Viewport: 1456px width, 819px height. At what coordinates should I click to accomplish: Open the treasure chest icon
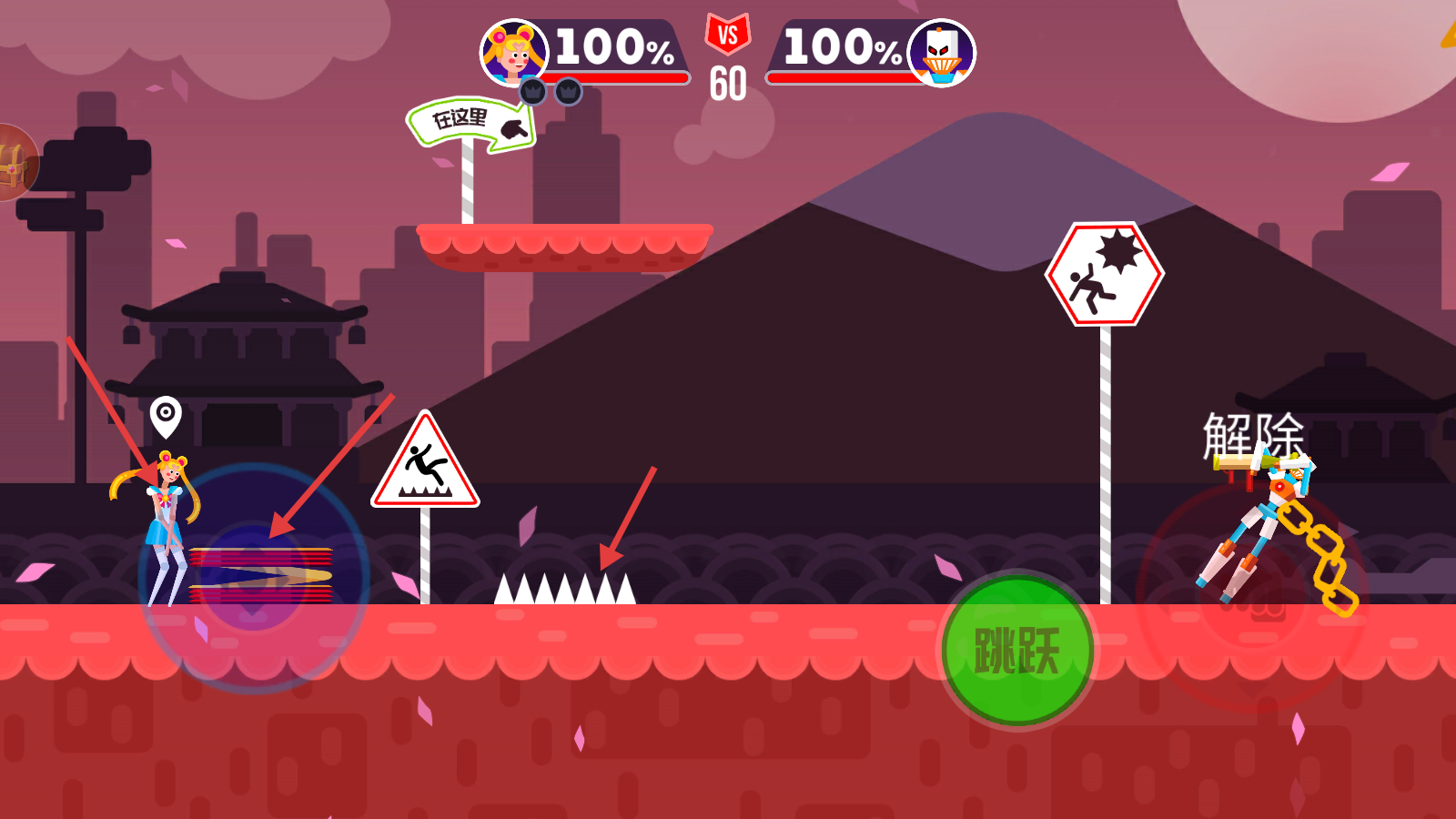13,164
